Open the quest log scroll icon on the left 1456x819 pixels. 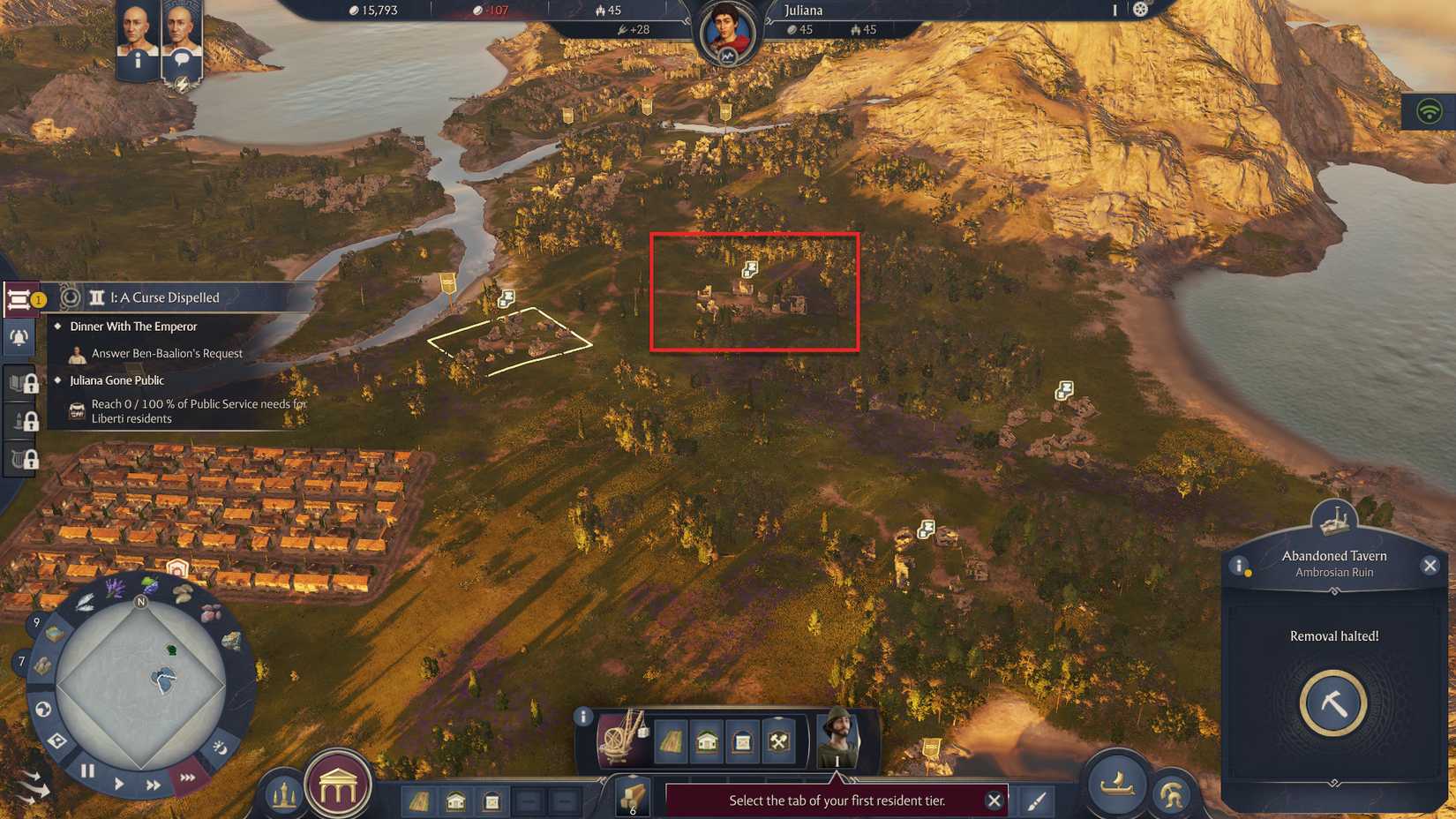(19, 298)
